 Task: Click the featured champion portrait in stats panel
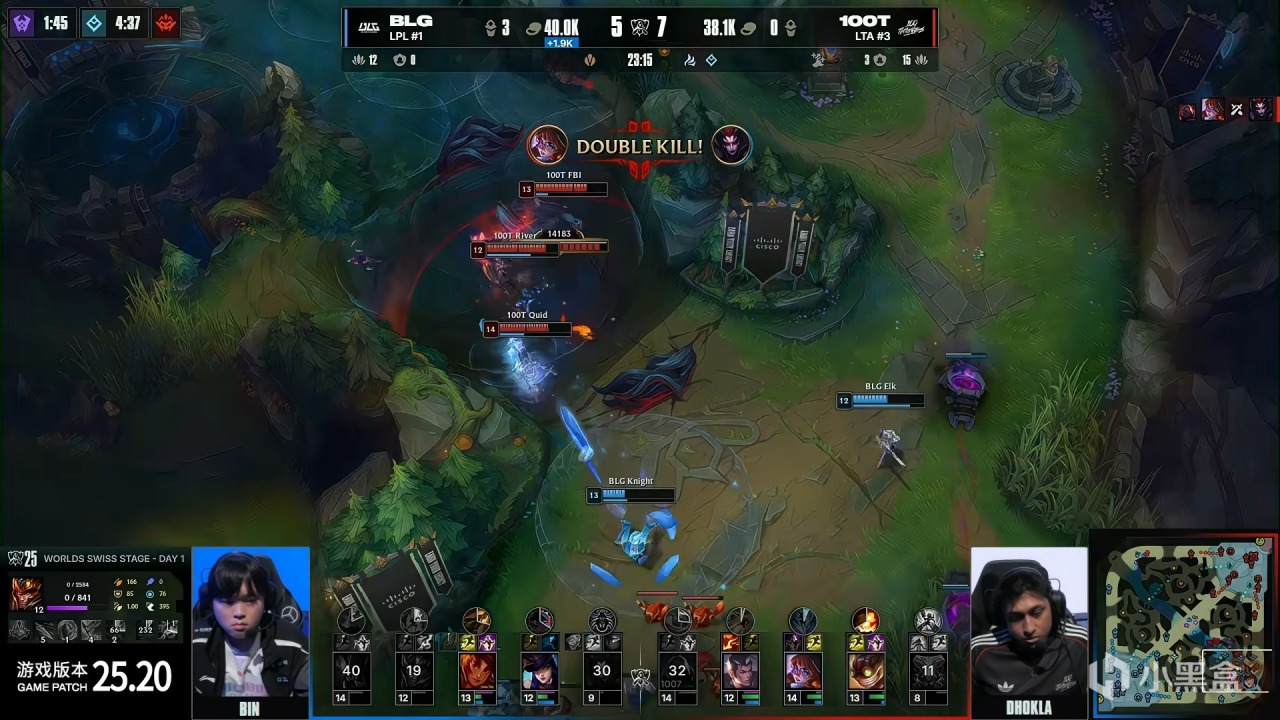[x=26, y=592]
